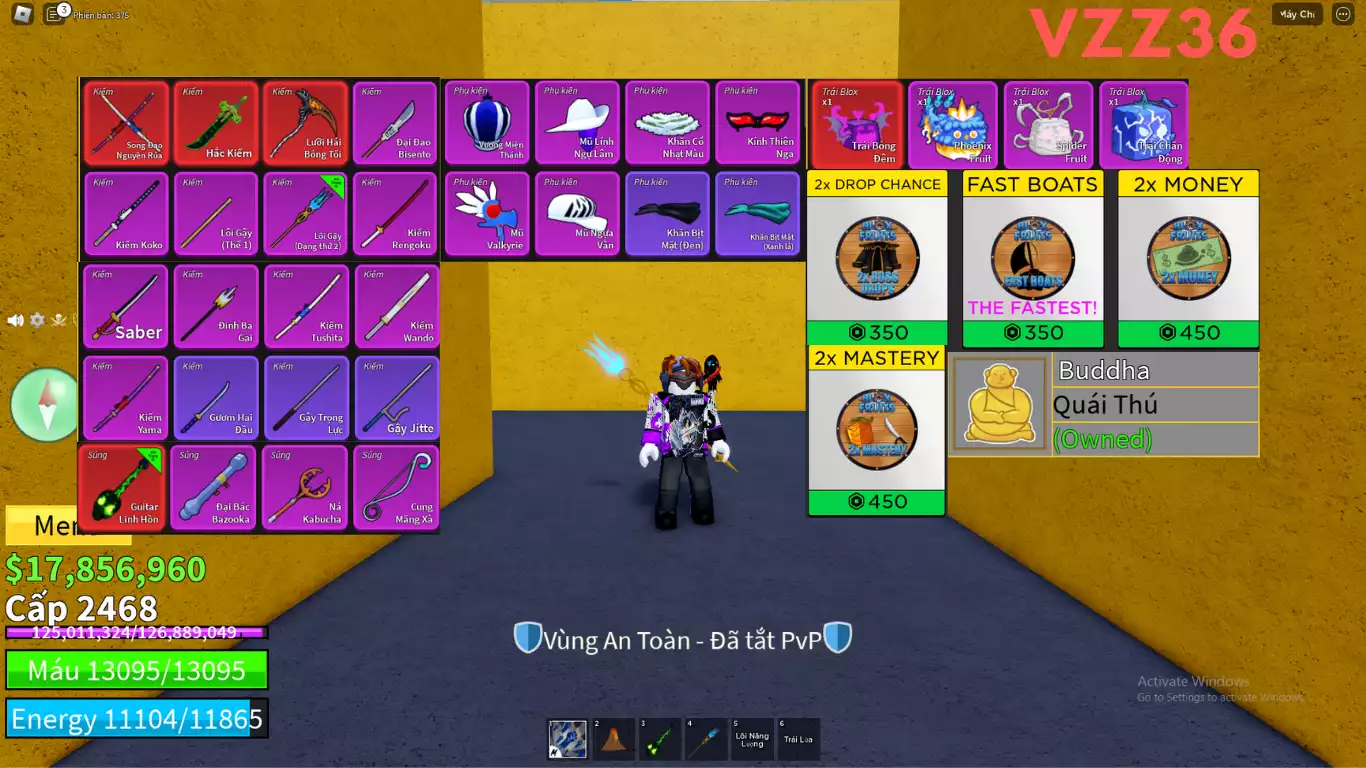Select the Đại Bác Bazooka slot
Viewport: 1366px width, 768px height.
pyautogui.click(x=213, y=488)
